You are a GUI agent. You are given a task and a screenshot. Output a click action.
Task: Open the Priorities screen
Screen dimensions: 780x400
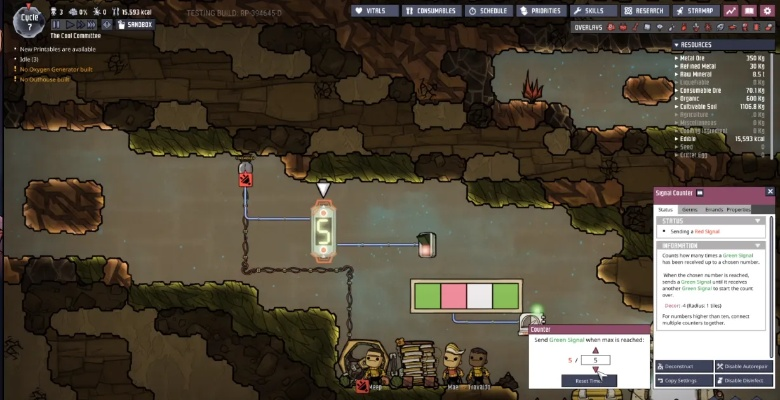click(x=543, y=11)
